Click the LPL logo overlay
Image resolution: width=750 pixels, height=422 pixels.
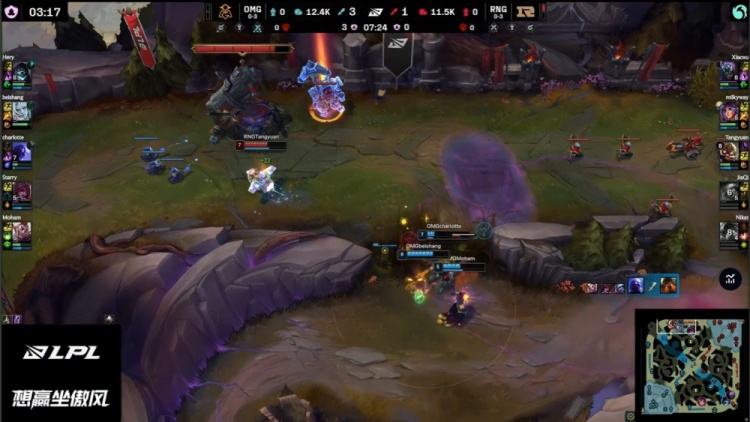click(60, 352)
